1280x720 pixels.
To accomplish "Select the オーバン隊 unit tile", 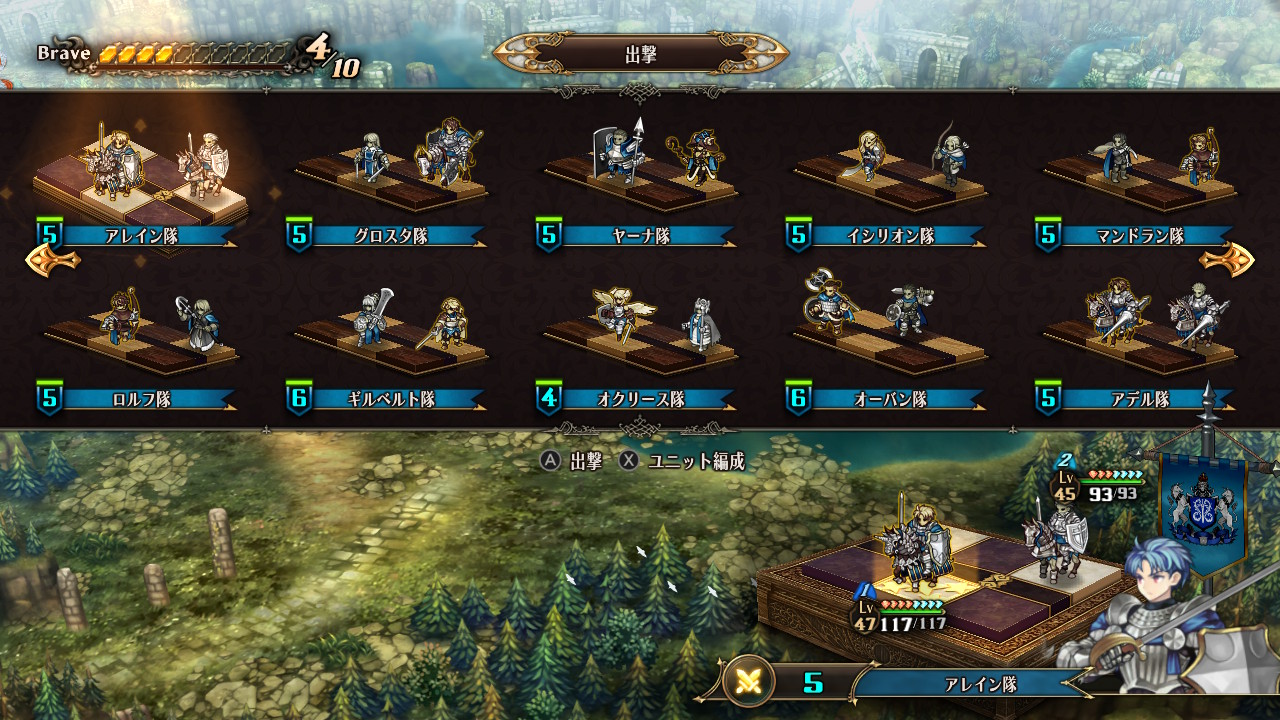I will coord(889,345).
